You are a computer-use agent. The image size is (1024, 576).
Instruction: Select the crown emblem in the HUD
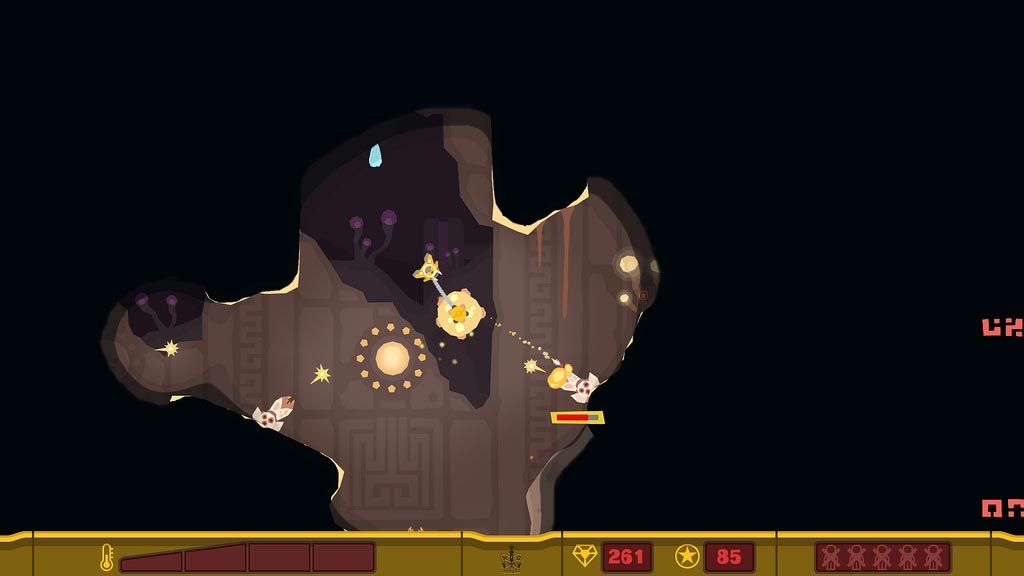[x=512, y=557]
